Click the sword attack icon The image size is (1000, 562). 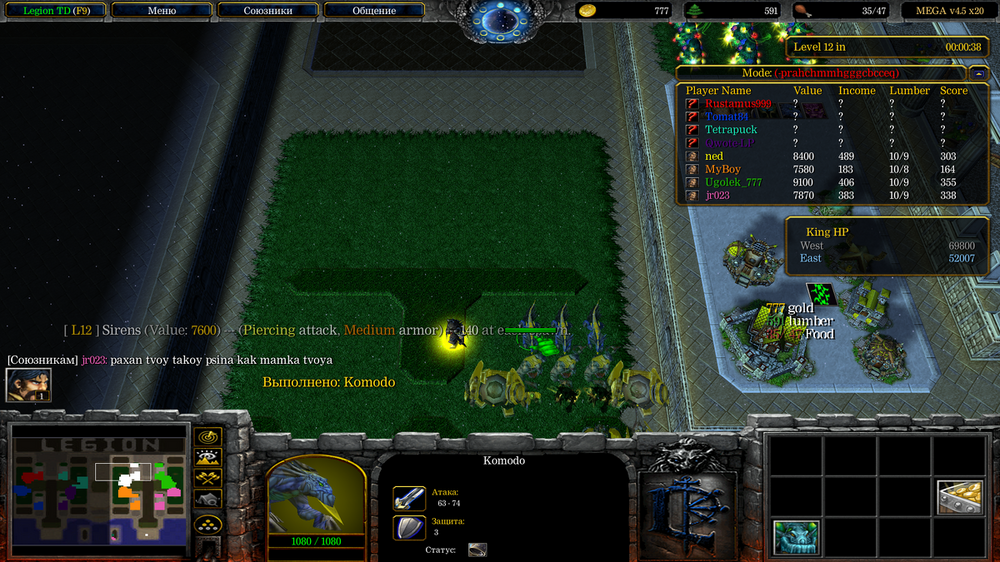coord(409,497)
